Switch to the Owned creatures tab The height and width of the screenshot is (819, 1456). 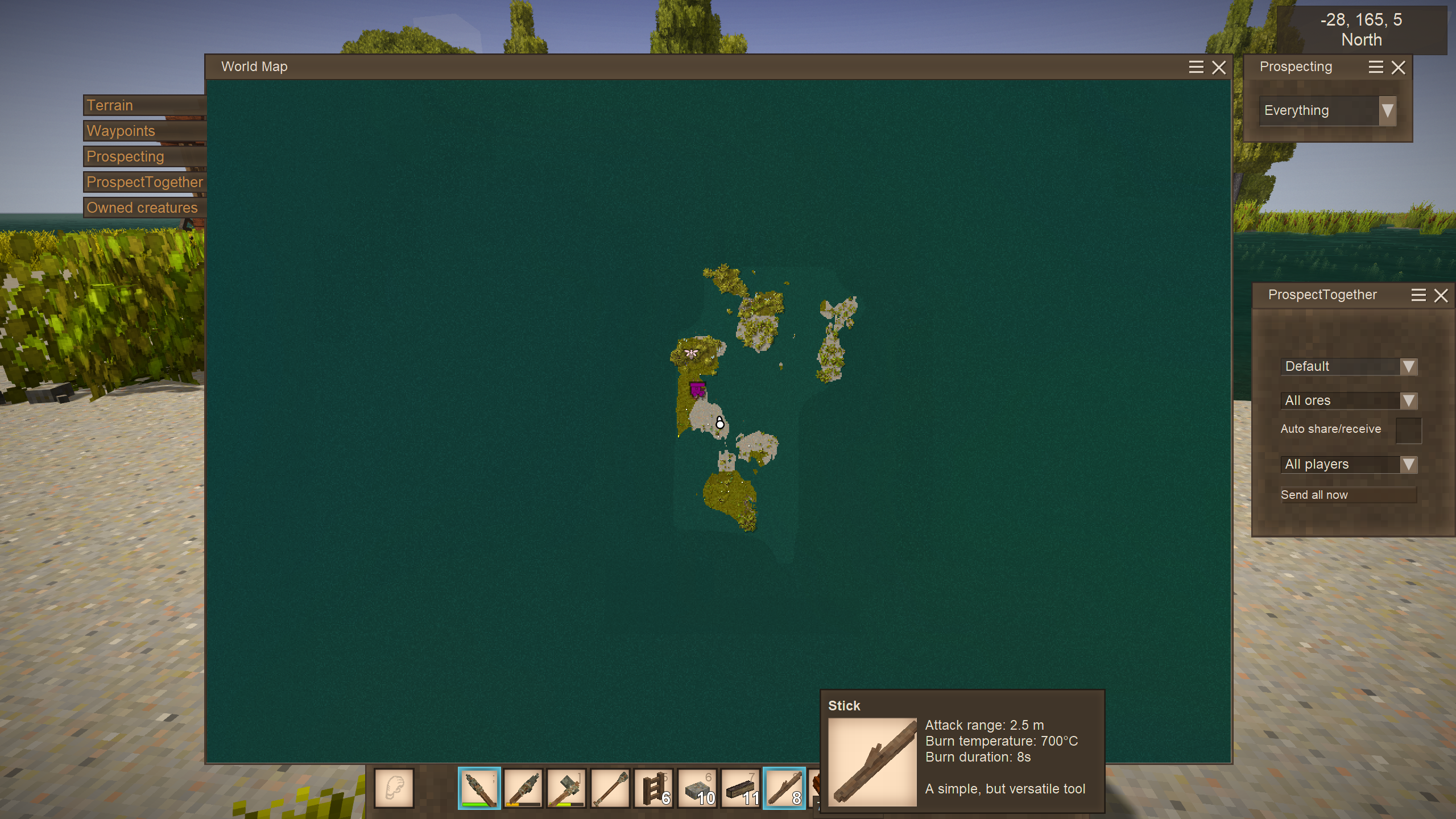[144, 208]
